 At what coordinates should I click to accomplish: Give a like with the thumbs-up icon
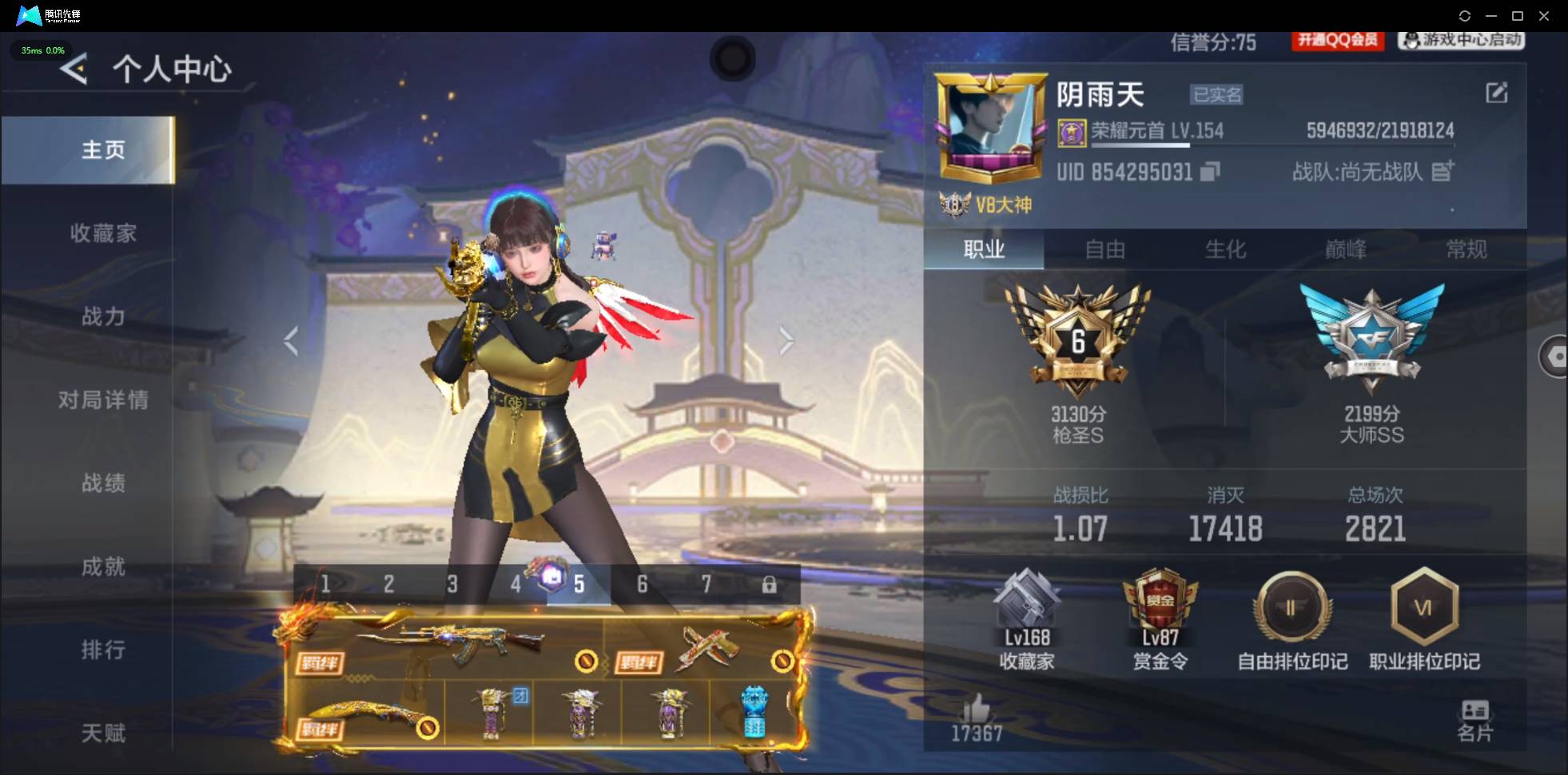[977, 711]
